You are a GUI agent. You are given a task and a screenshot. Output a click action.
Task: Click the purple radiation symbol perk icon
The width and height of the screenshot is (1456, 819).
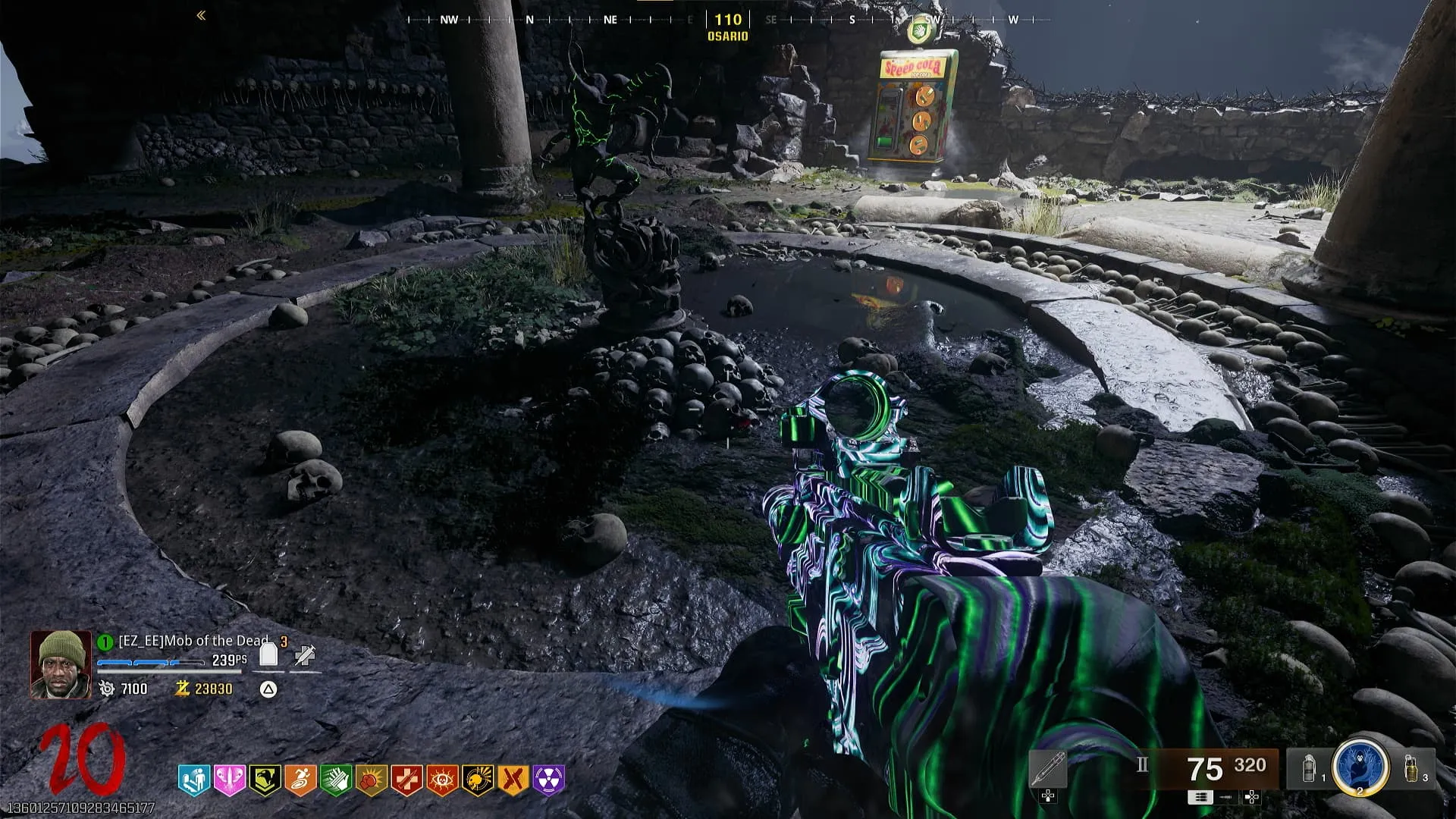pos(549,780)
